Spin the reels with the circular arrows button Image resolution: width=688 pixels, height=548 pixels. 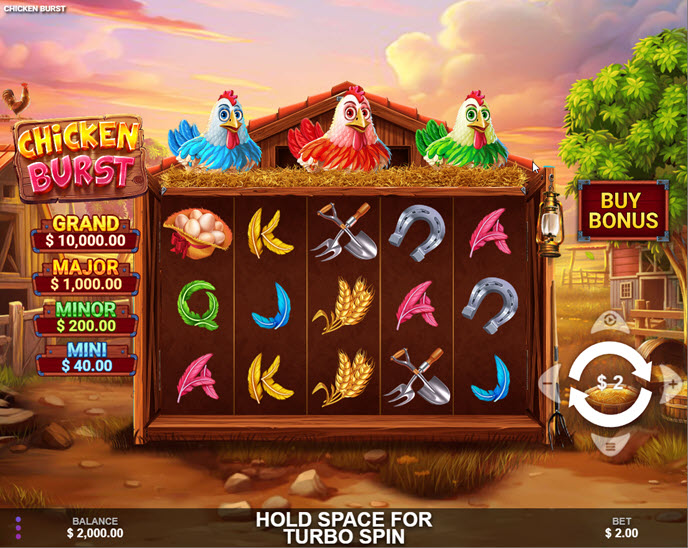coord(610,383)
